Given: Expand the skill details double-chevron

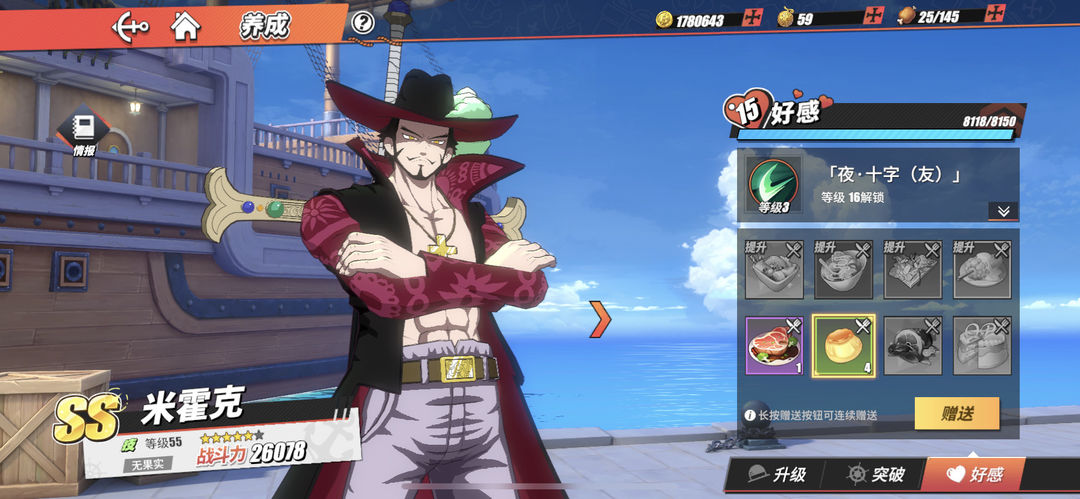Looking at the screenshot, I should 1002,211.
